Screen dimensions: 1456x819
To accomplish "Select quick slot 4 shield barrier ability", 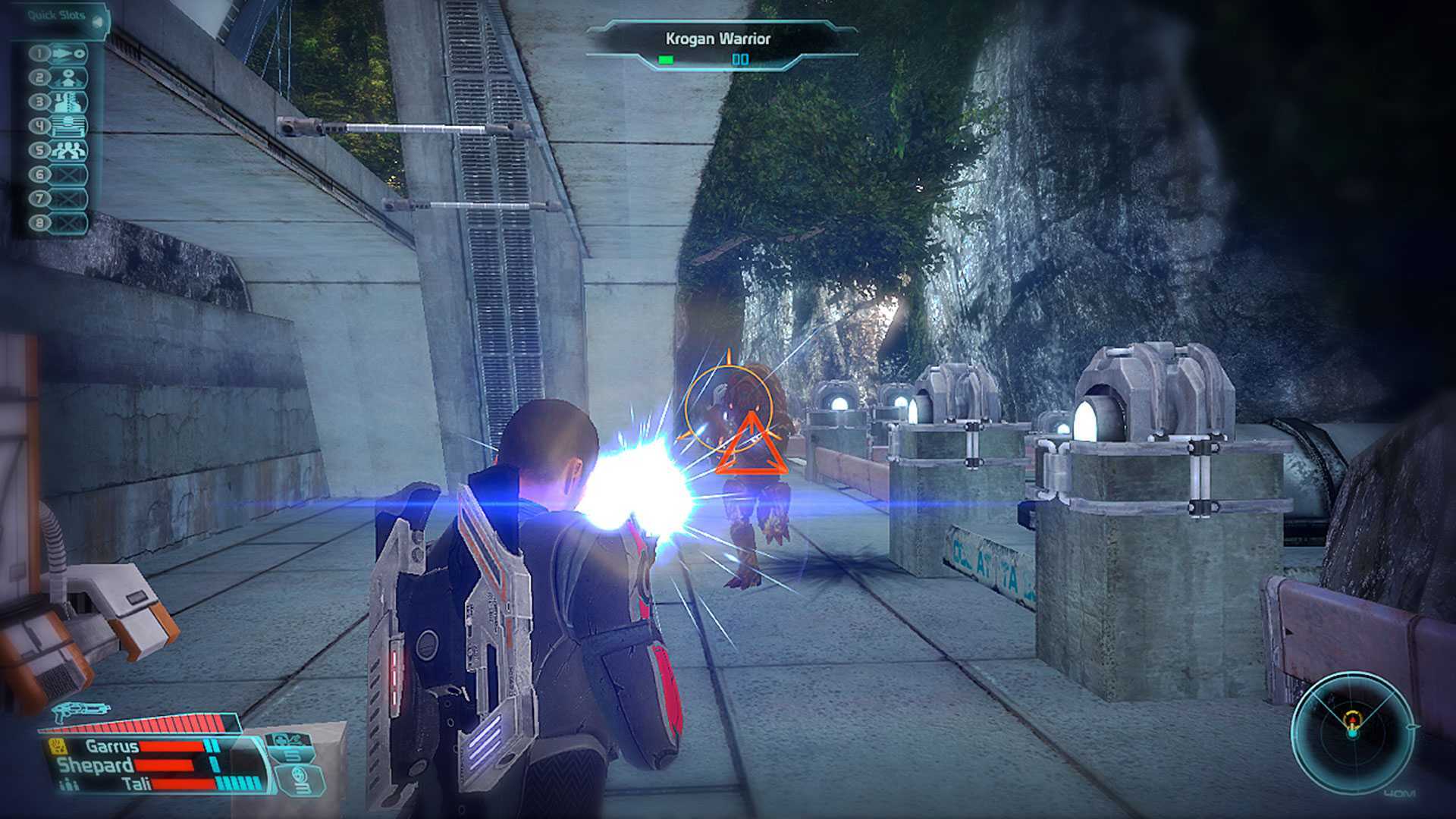I will pos(68,127).
